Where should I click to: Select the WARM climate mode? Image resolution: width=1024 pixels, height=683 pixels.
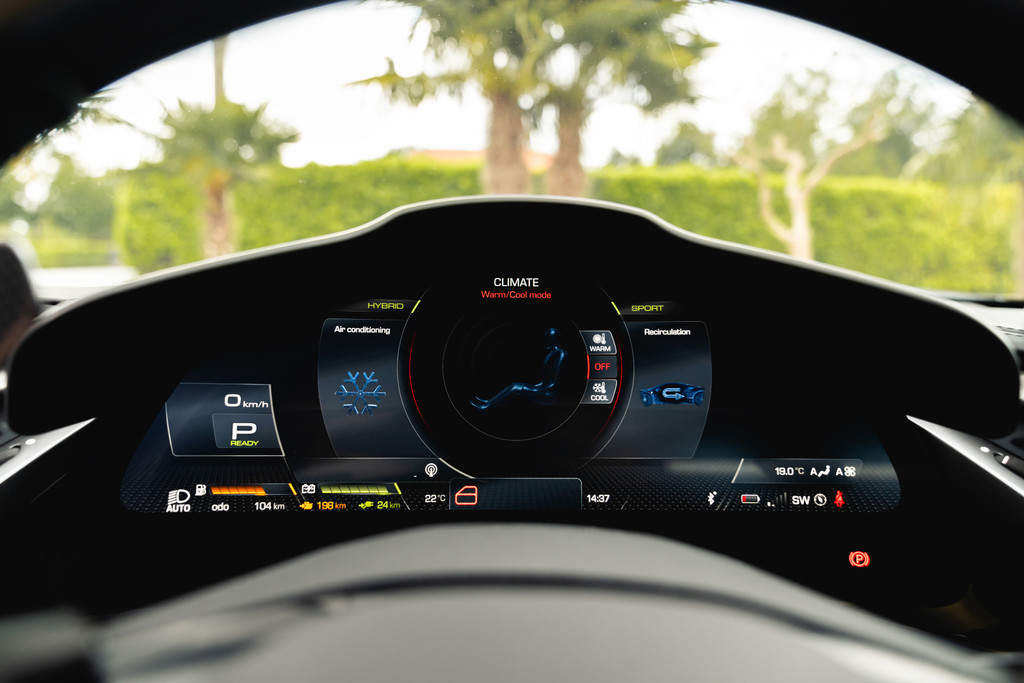coord(599,343)
